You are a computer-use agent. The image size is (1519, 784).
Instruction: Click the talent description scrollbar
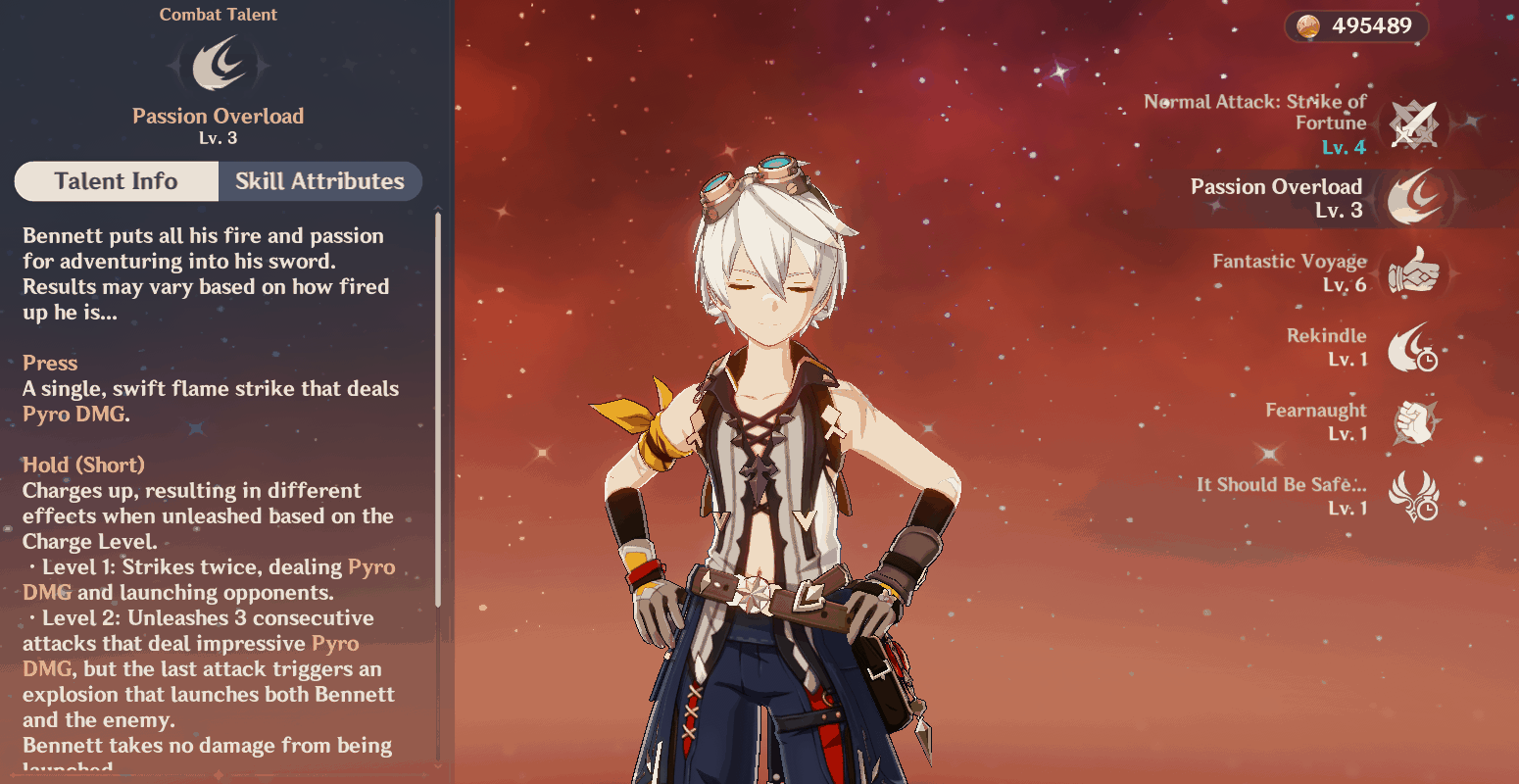[437, 412]
